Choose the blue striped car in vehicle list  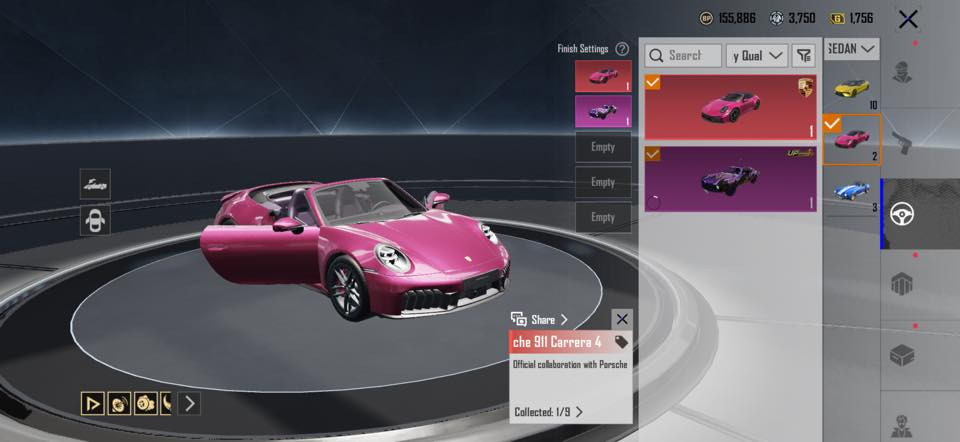(852, 192)
